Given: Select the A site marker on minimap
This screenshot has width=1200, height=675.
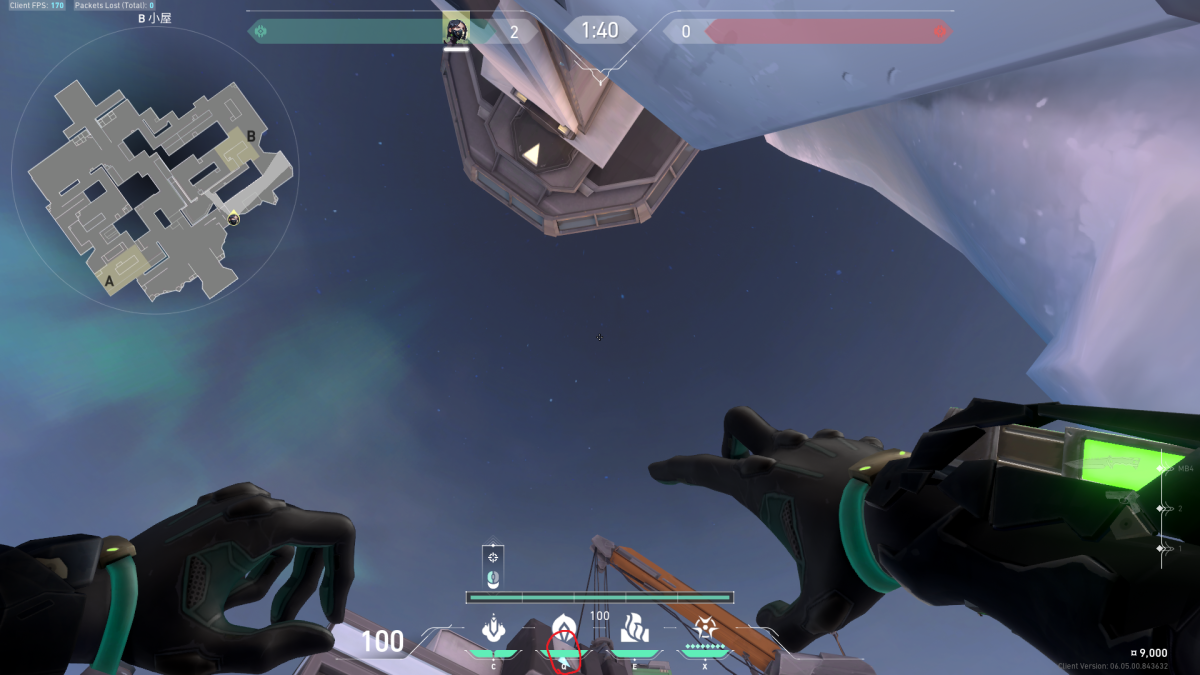Looking at the screenshot, I should (x=109, y=281).
